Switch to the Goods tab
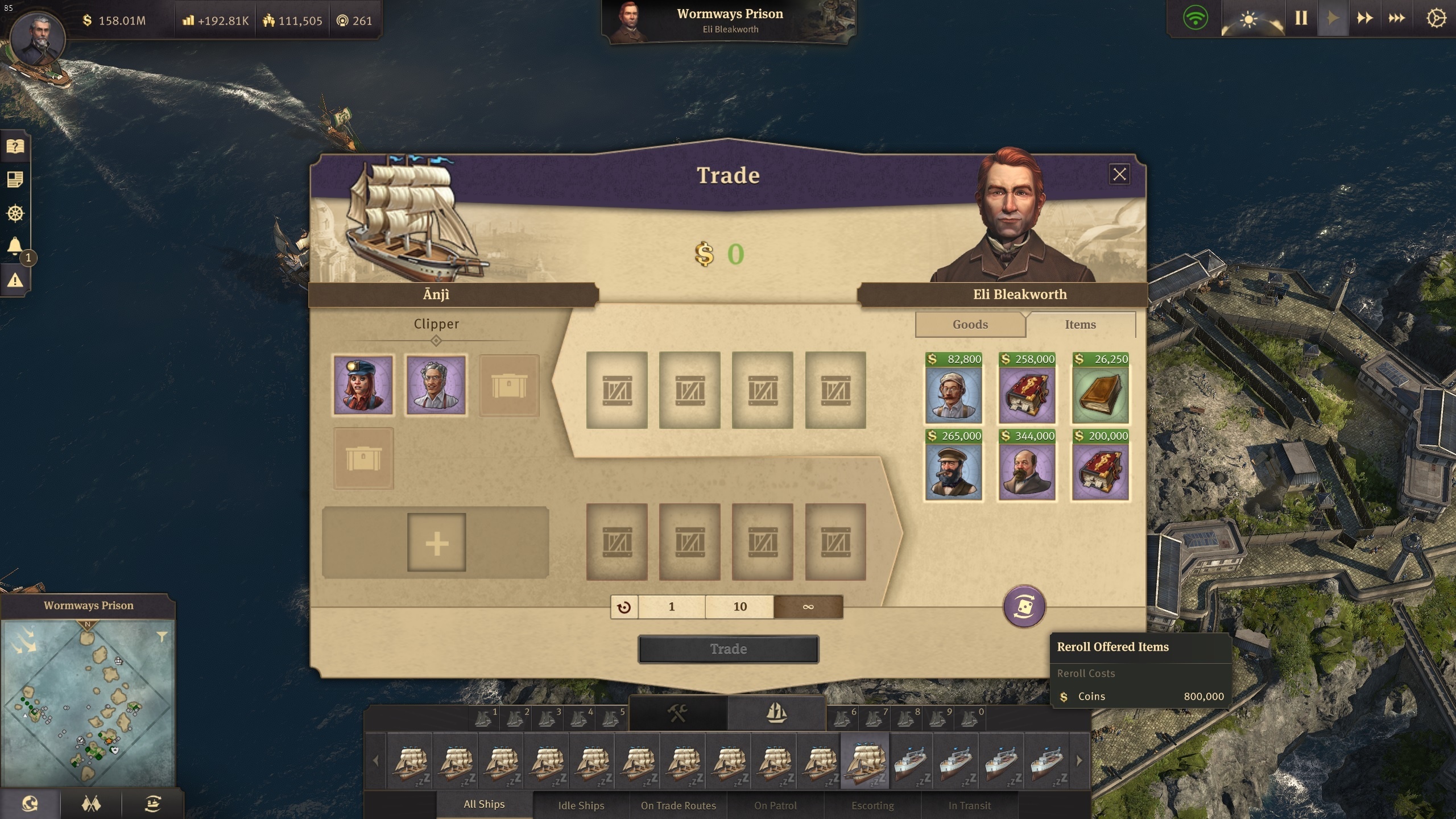This screenshot has height=819, width=1456. [970, 324]
